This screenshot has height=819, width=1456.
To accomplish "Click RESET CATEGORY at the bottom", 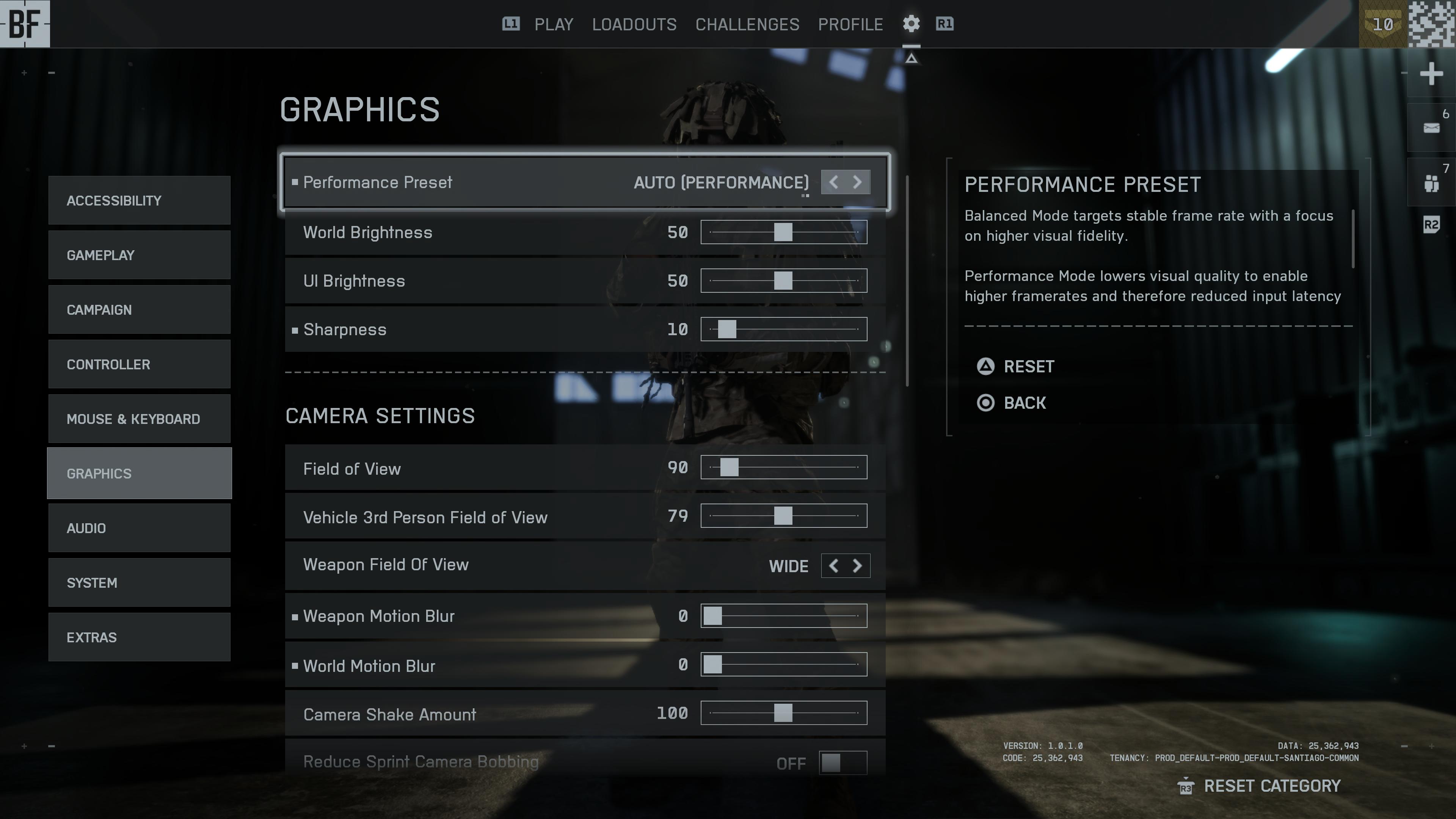I will [1271, 786].
